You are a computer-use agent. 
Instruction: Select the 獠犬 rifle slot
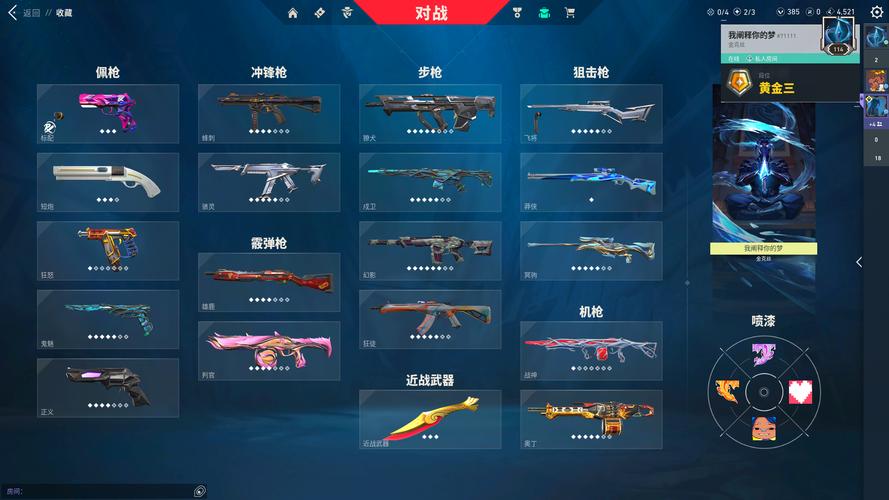pyautogui.click(x=431, y=113)
